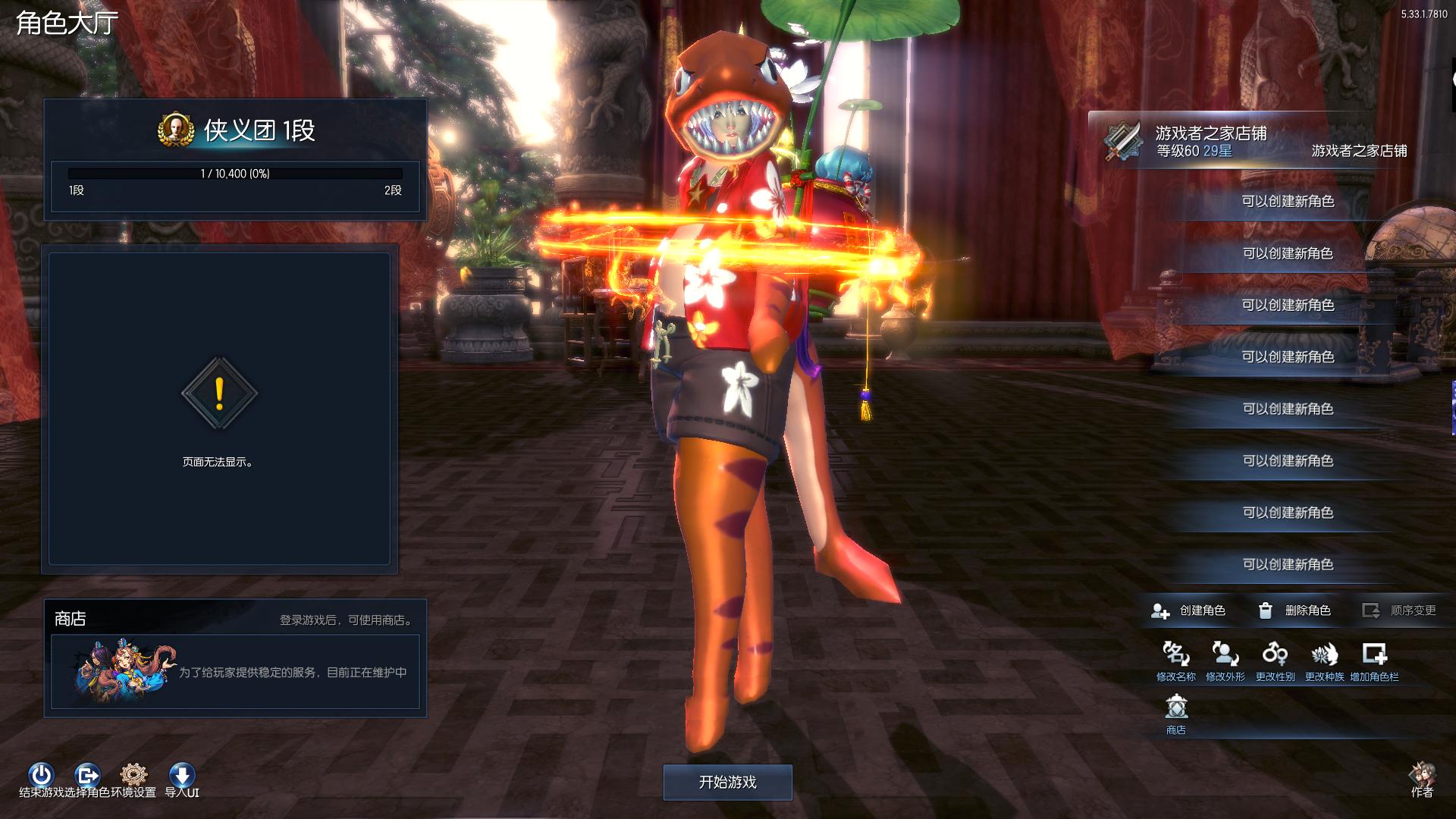Click the 侠义团 1段 rank panel
1456x819 pixels.
235,159
